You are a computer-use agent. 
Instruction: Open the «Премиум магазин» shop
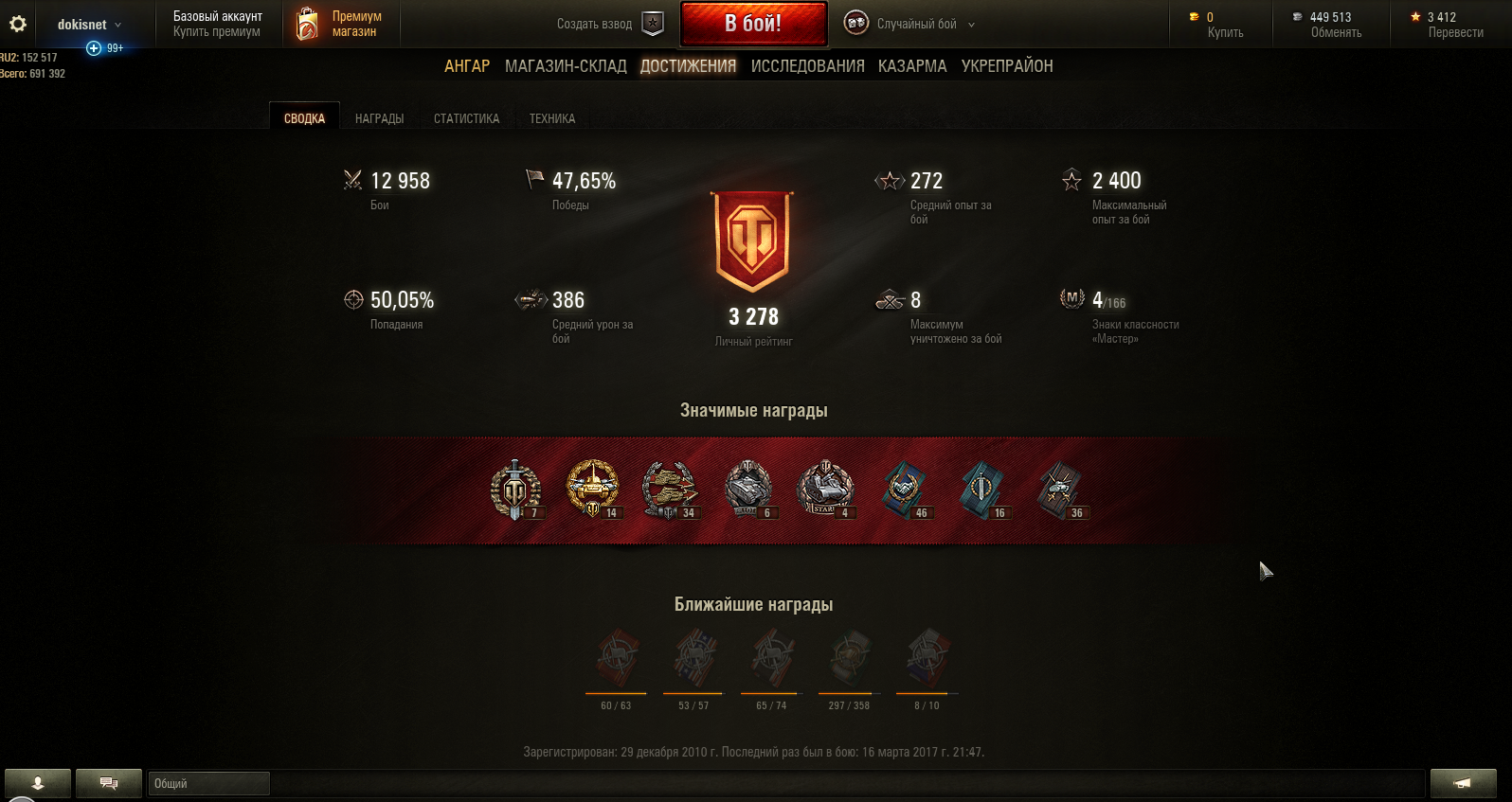(x=341, y=25)
